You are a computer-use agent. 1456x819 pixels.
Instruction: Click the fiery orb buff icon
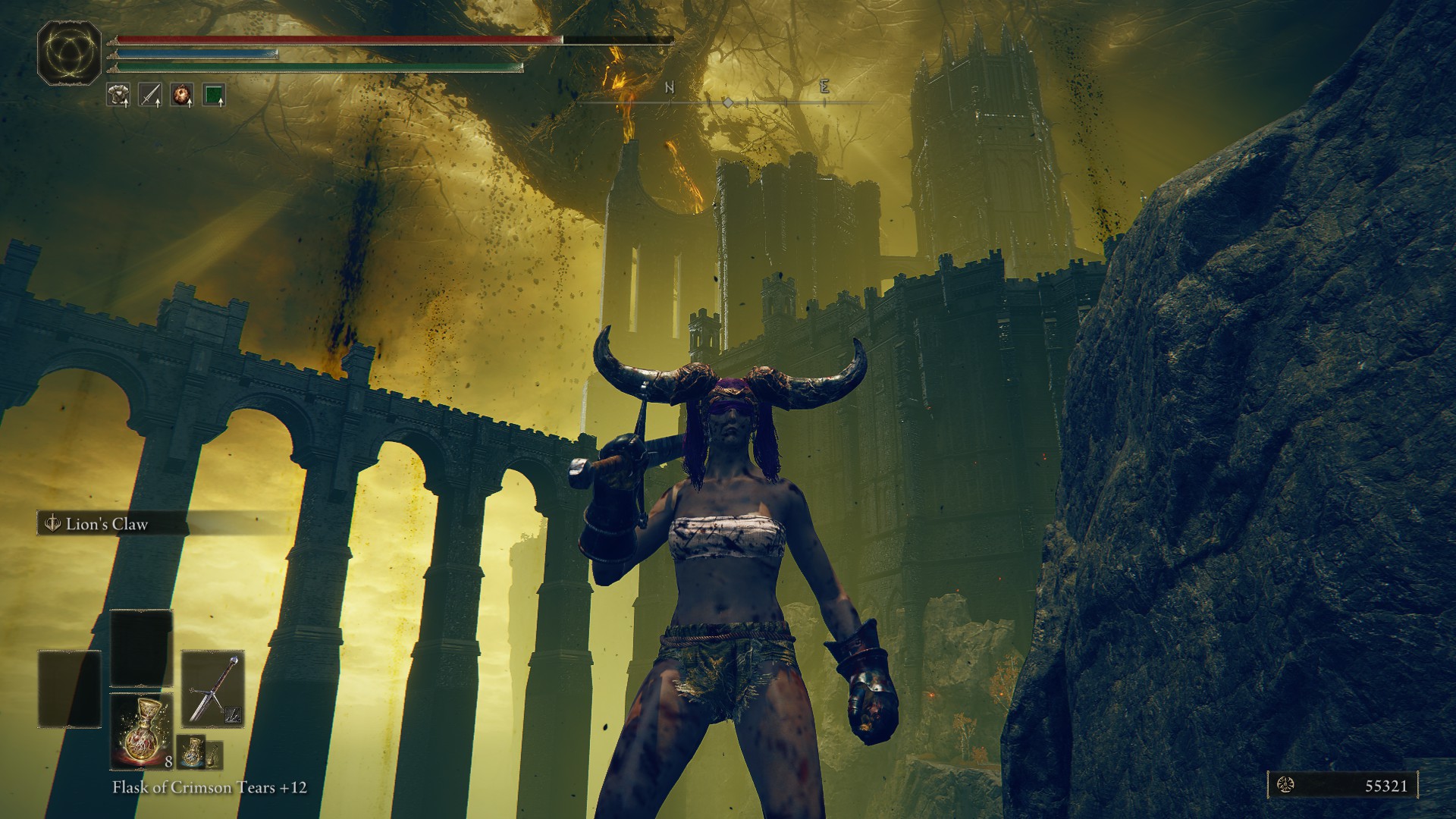click(x=181, y=95)
